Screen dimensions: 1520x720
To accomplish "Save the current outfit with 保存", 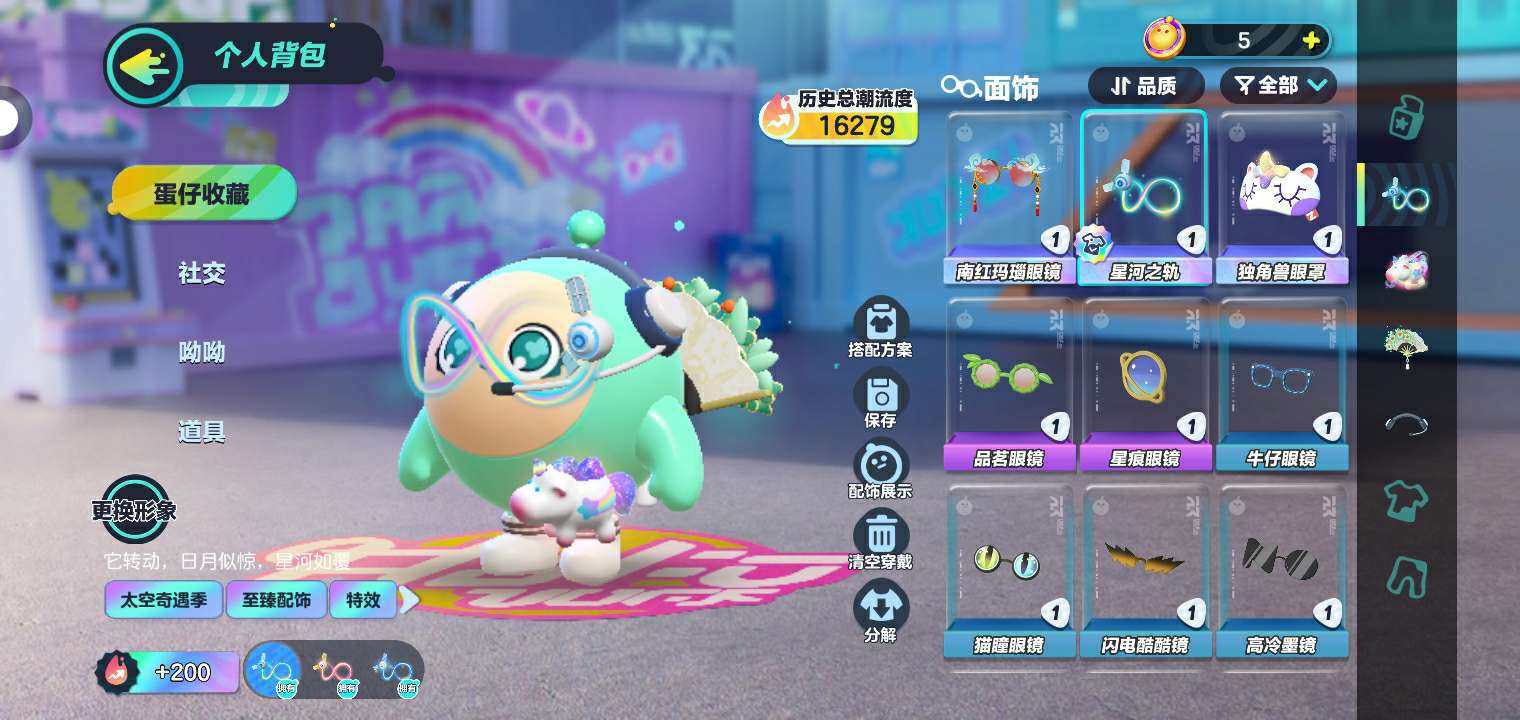I will point(880,400).
